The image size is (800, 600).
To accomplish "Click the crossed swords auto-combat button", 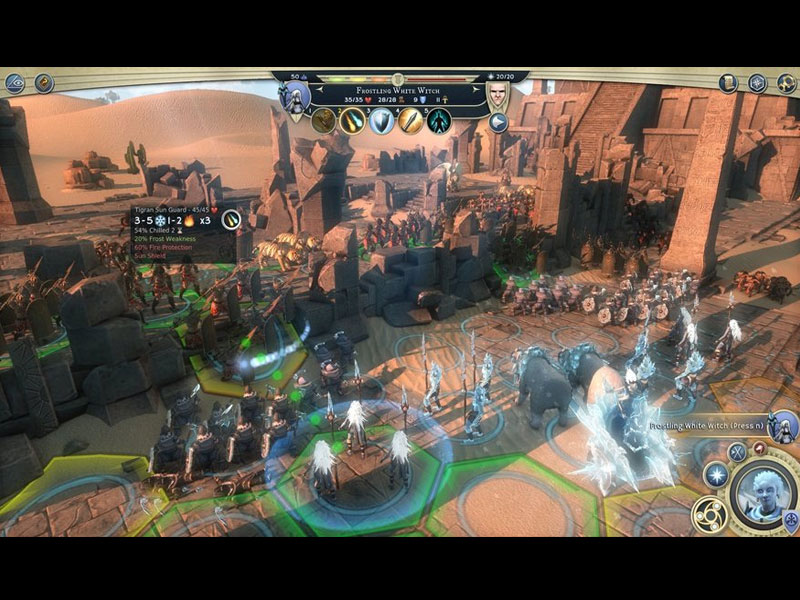I will 737,452.
